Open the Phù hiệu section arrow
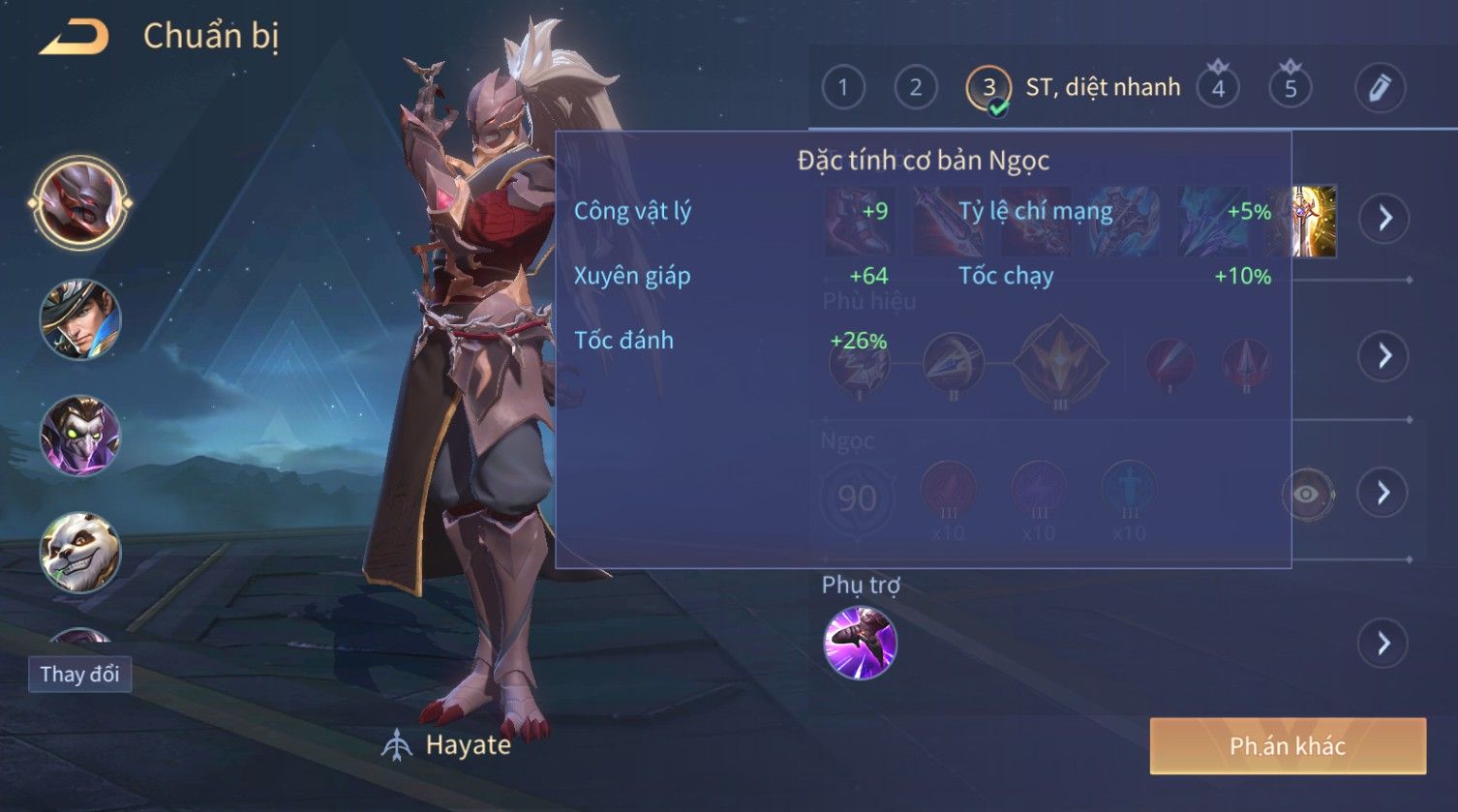This screenshot has height=812, width=1458. 1384,356
